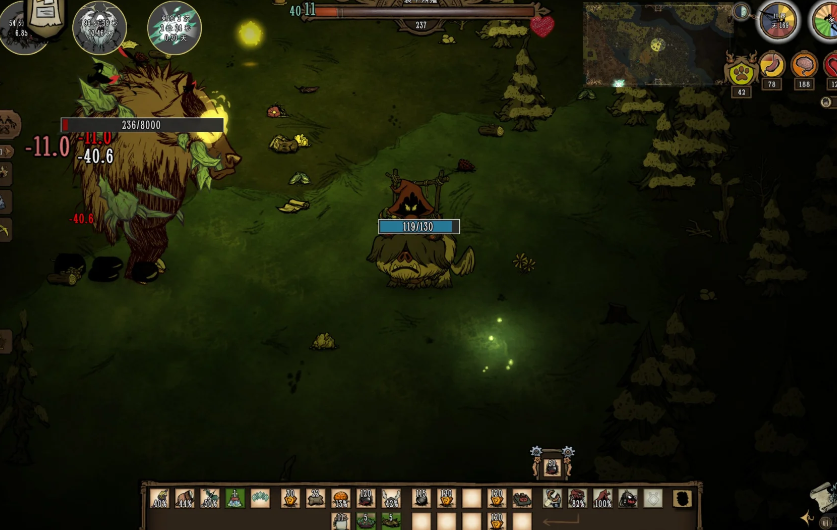Click the white bearded boss timer badge
The height and width of the screenshot is (530, 837).
point(99,27)
